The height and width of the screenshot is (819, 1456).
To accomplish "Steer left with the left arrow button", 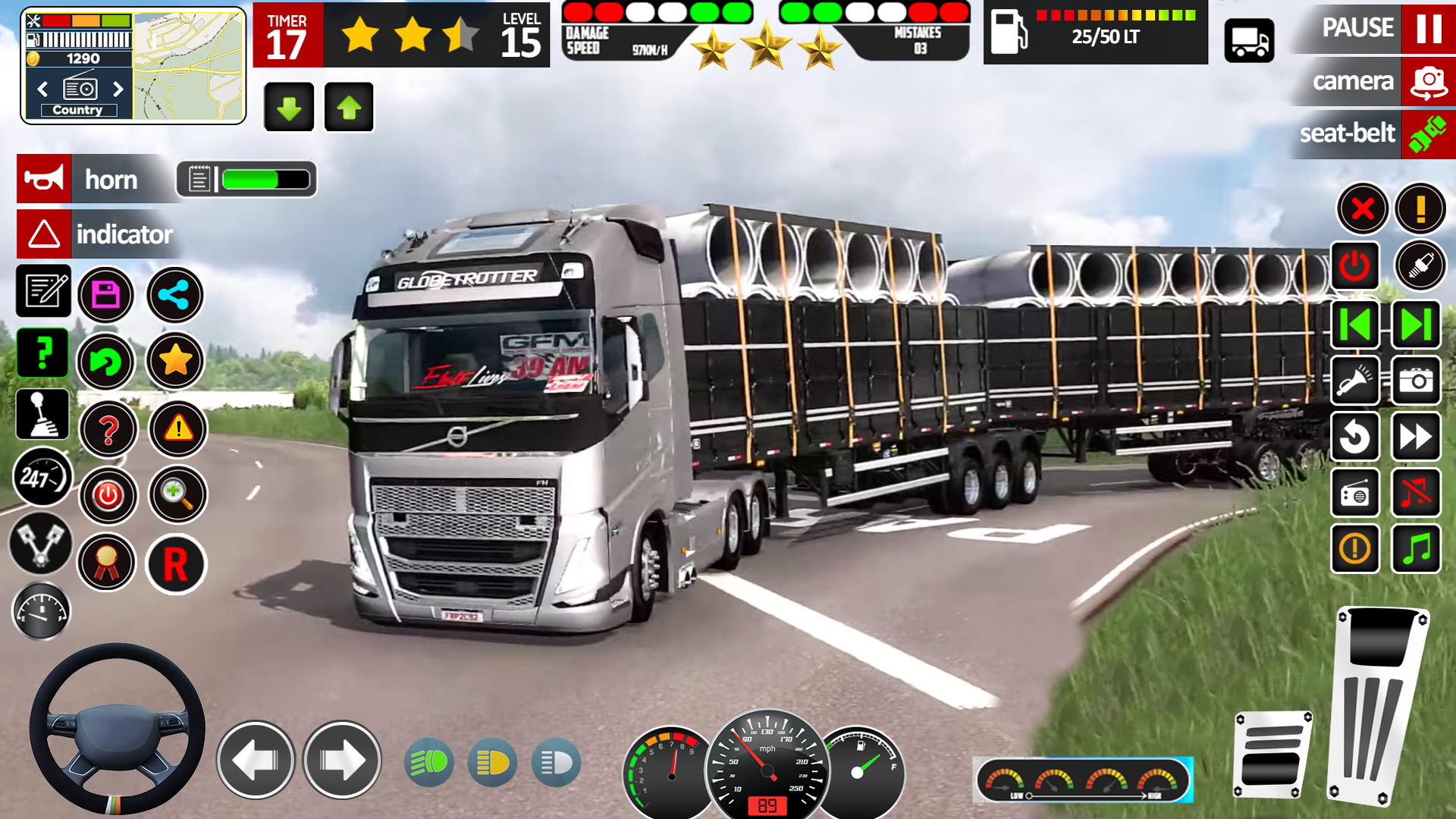I will point(256,760).
